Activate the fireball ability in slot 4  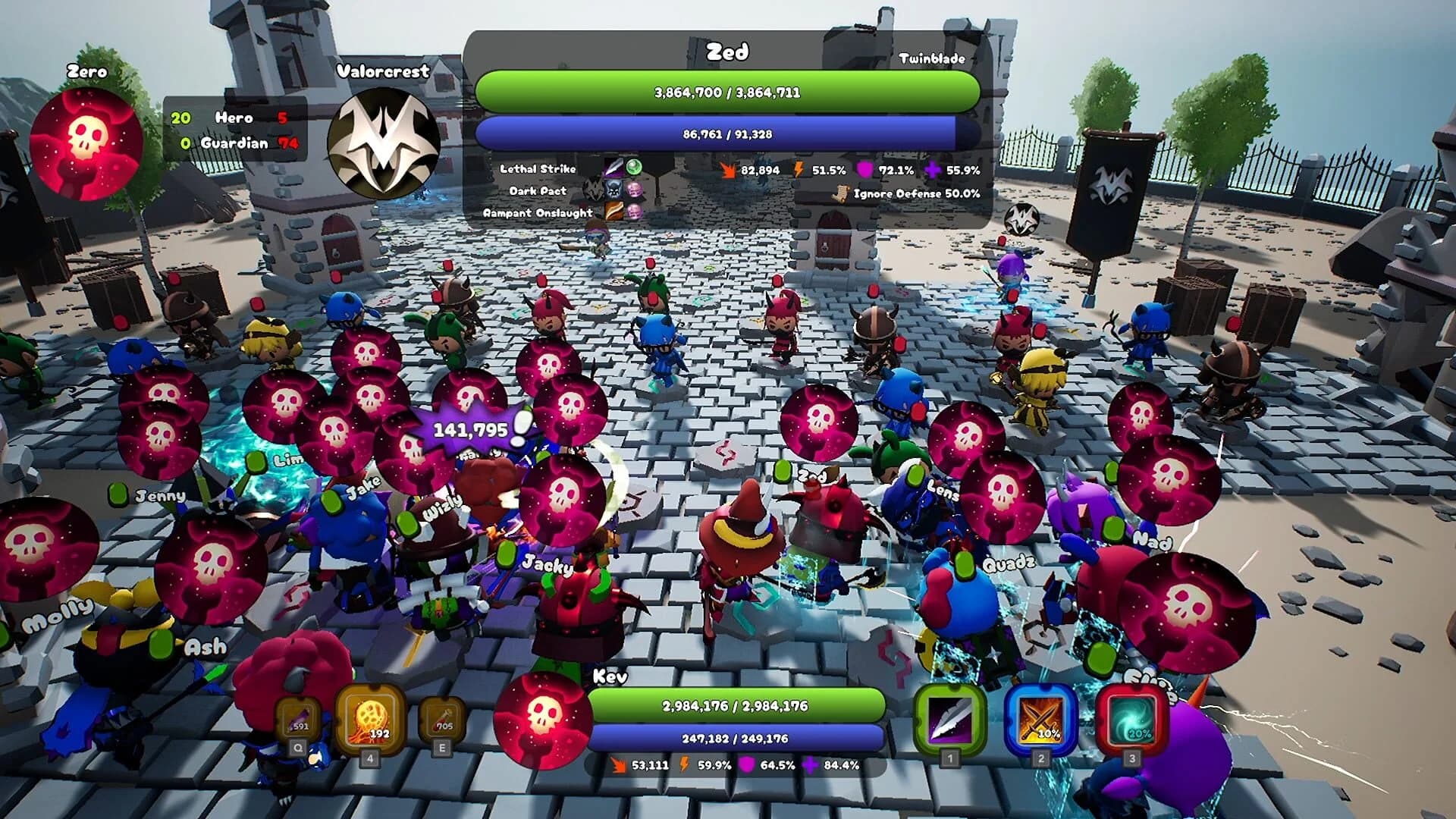click(371, 719)
